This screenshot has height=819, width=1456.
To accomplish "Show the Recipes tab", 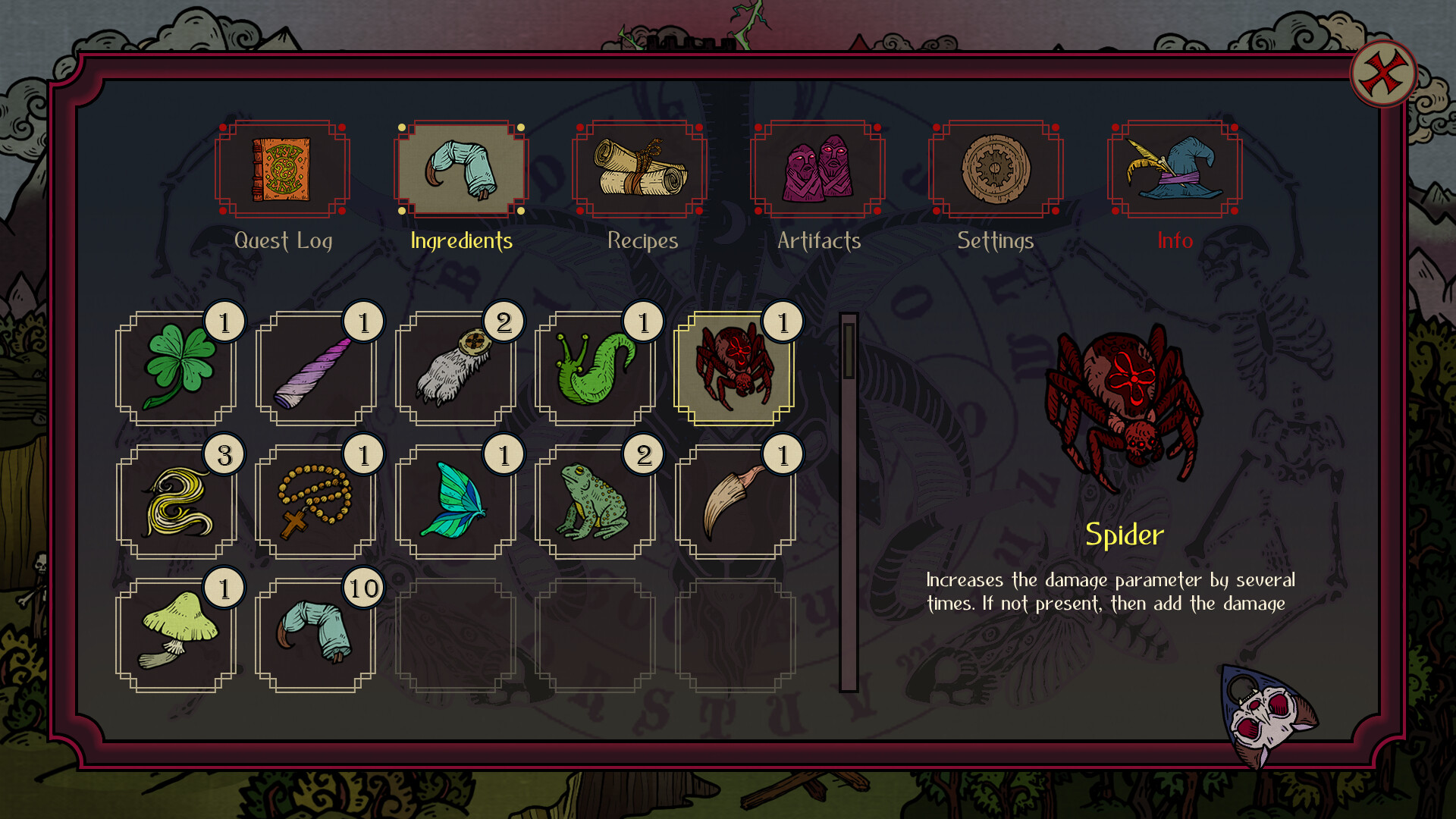I will tap(639, 169).
